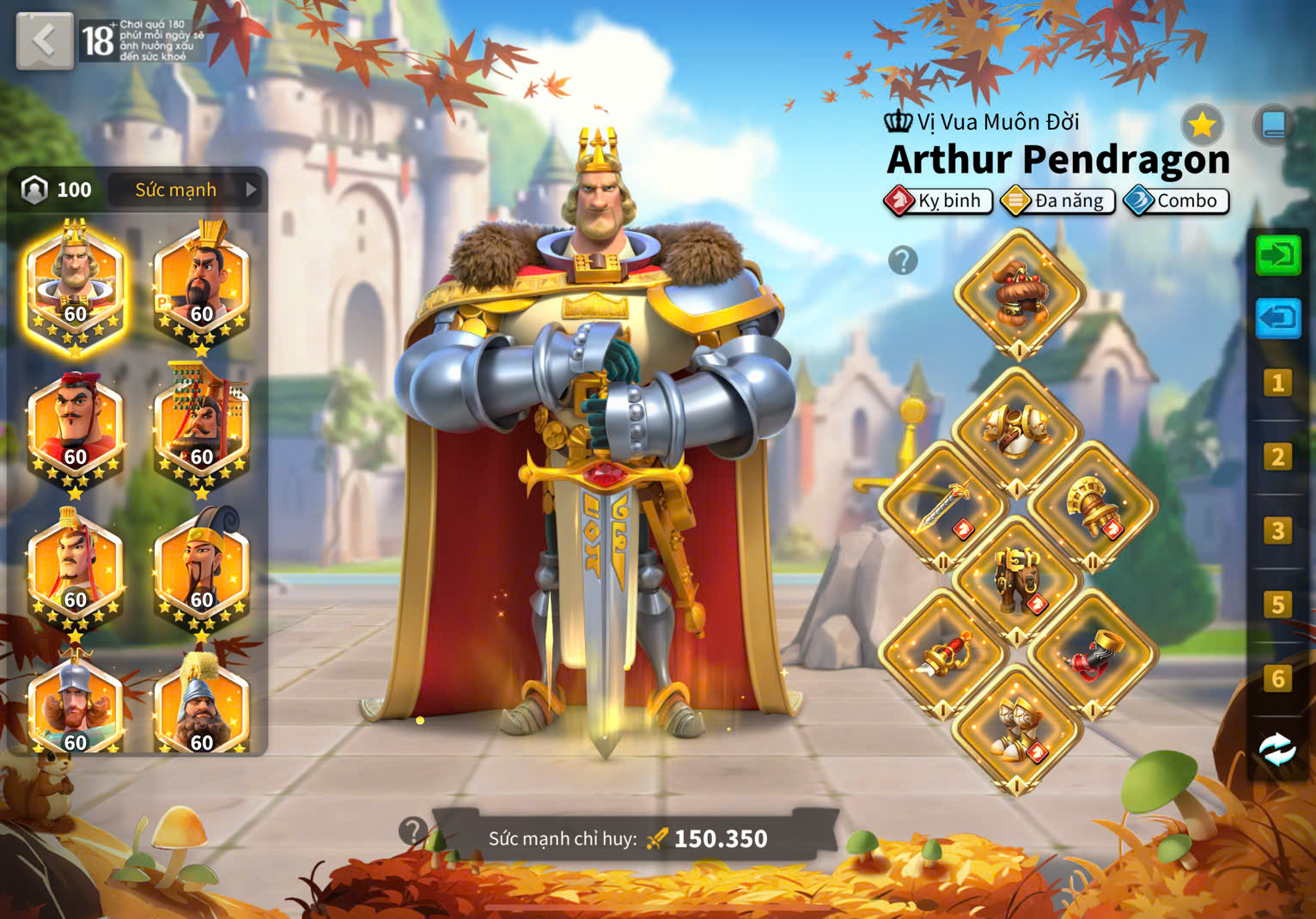Show the Đa năng talent tag
The image size is (1316, 919).
pyautogui.click(x=1057, y=201)
